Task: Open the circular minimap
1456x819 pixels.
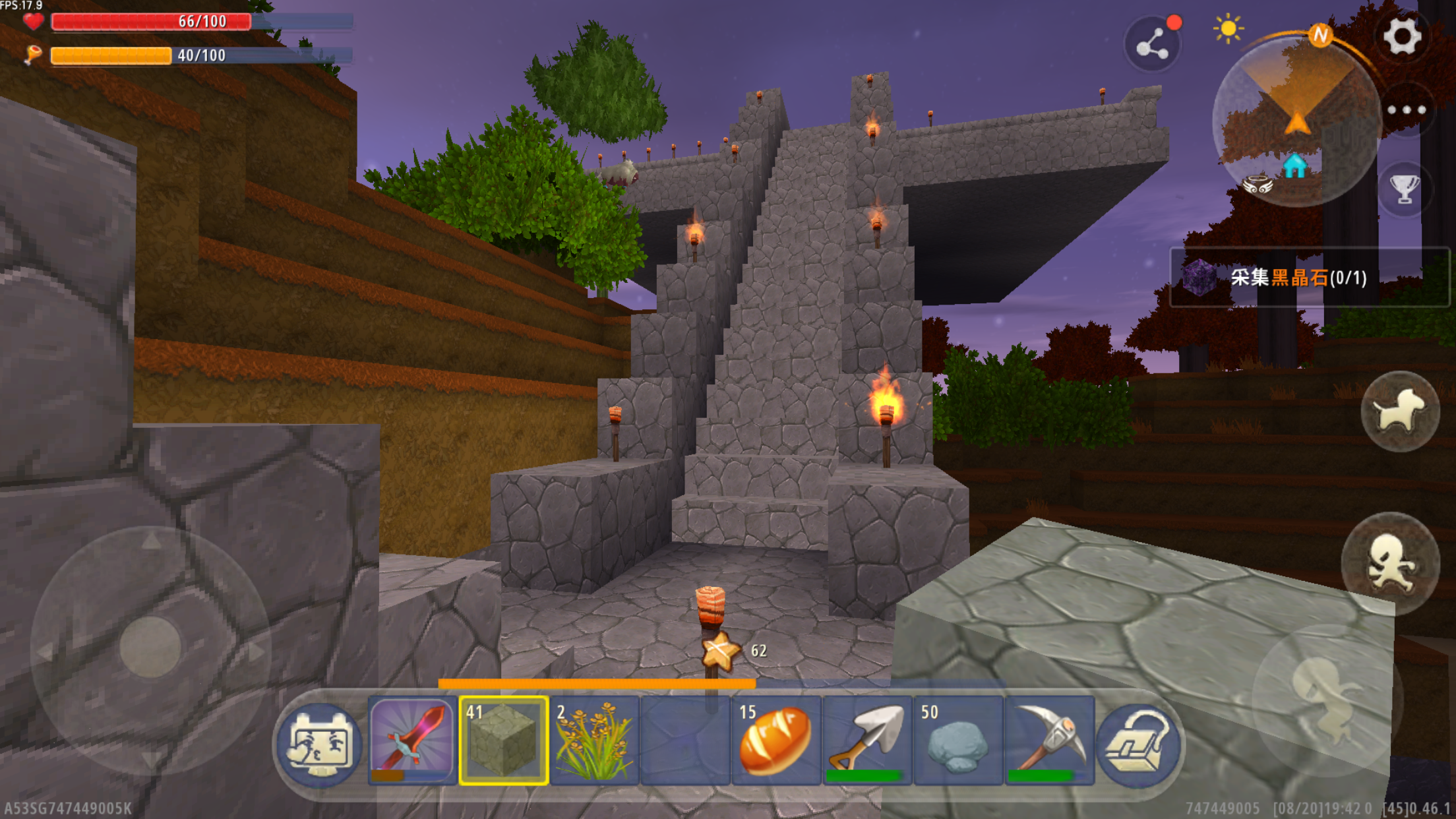Action: [1296, 122]
